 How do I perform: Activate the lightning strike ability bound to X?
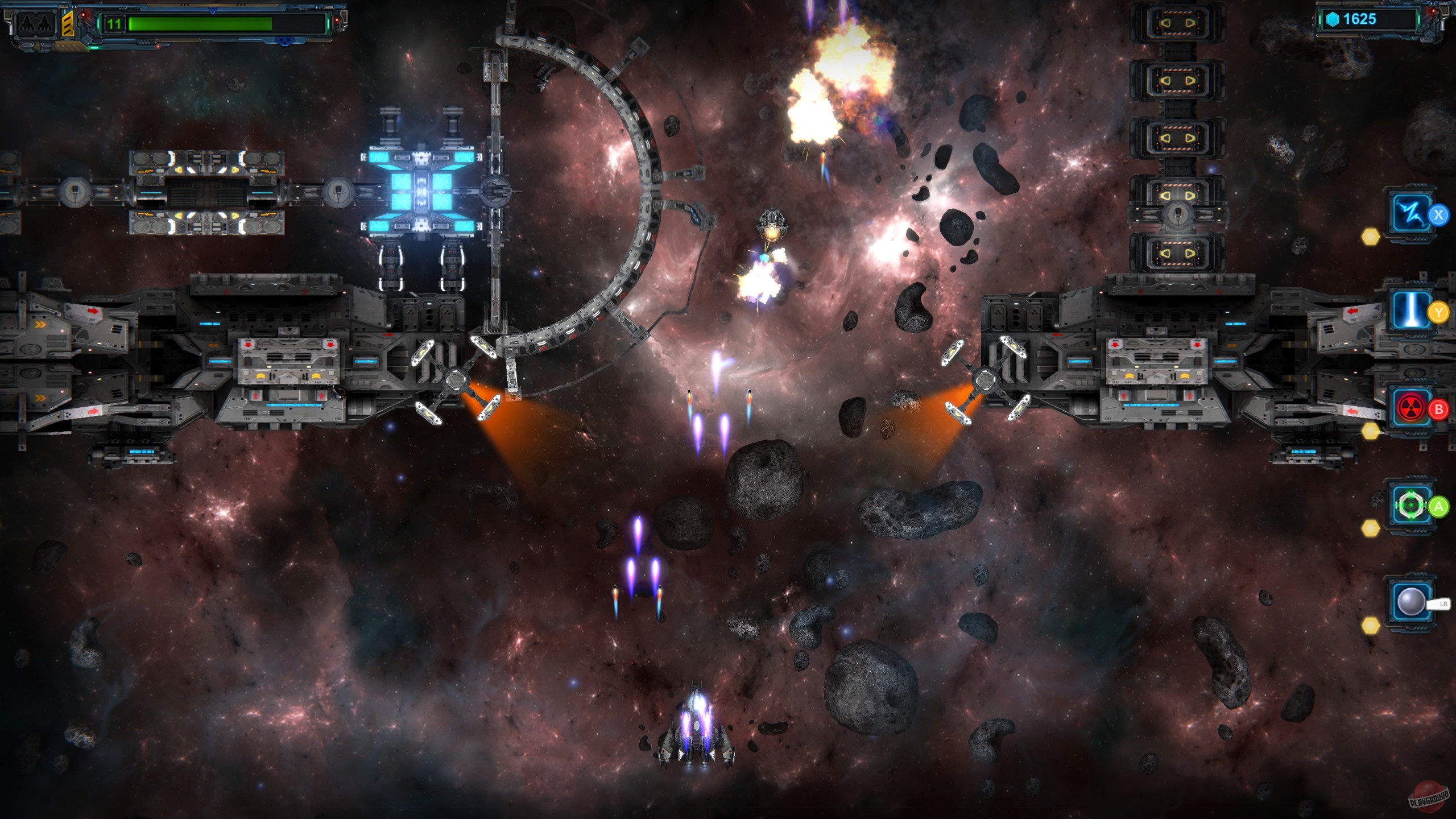tap(1410, 213)
